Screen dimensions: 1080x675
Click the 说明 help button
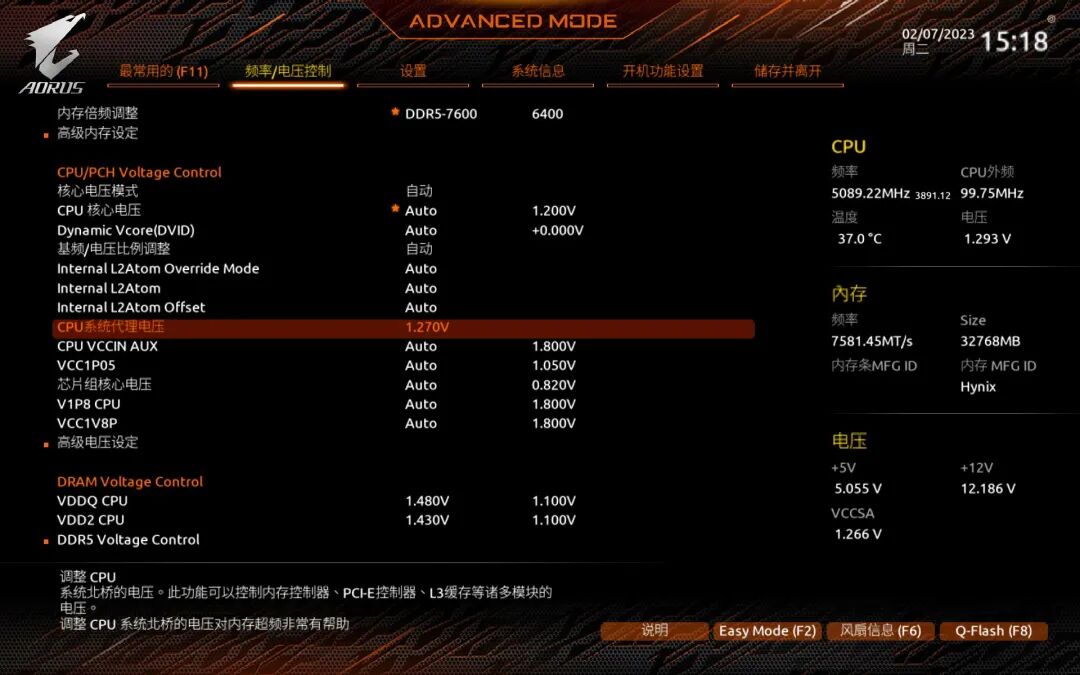(x=654, y=631)
